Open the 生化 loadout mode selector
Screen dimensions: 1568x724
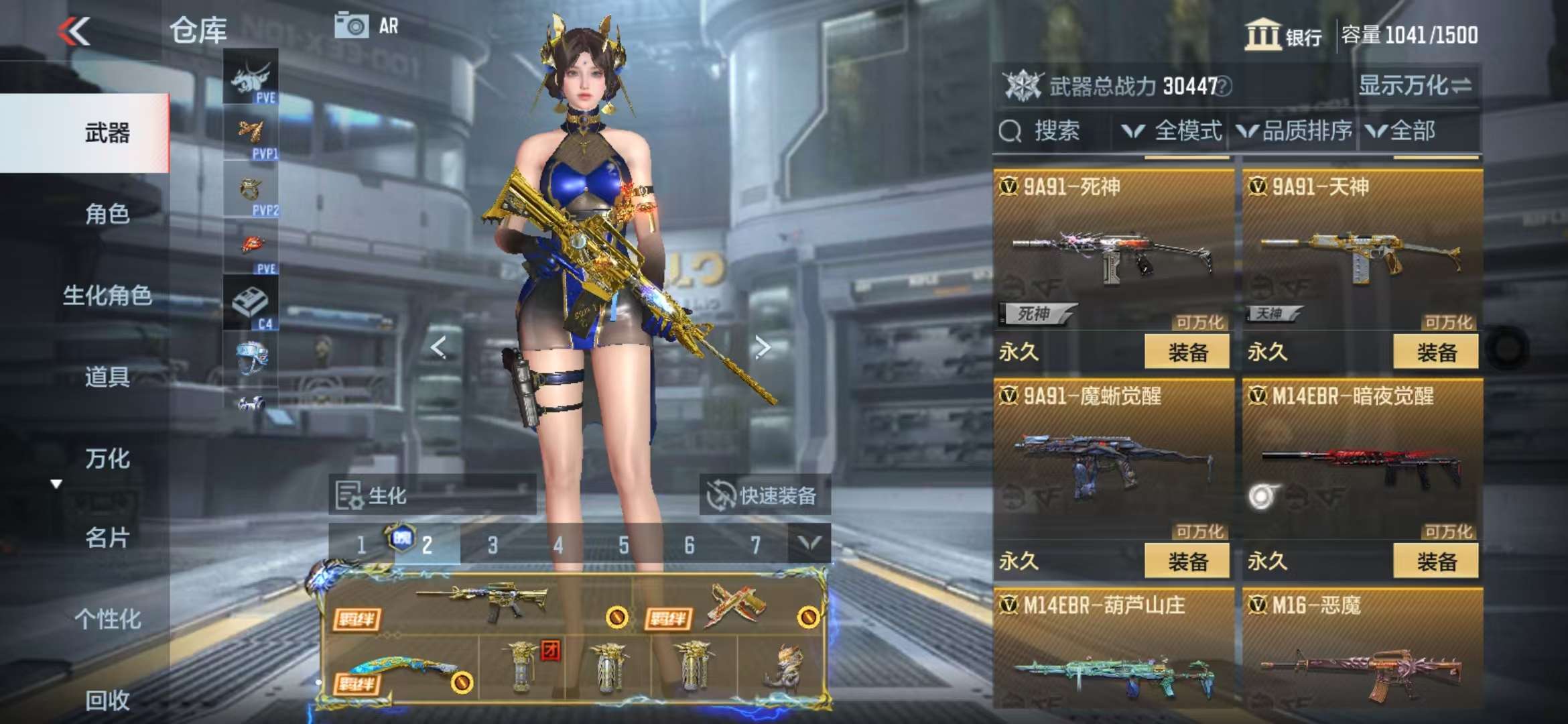click(x=432, y=496)
